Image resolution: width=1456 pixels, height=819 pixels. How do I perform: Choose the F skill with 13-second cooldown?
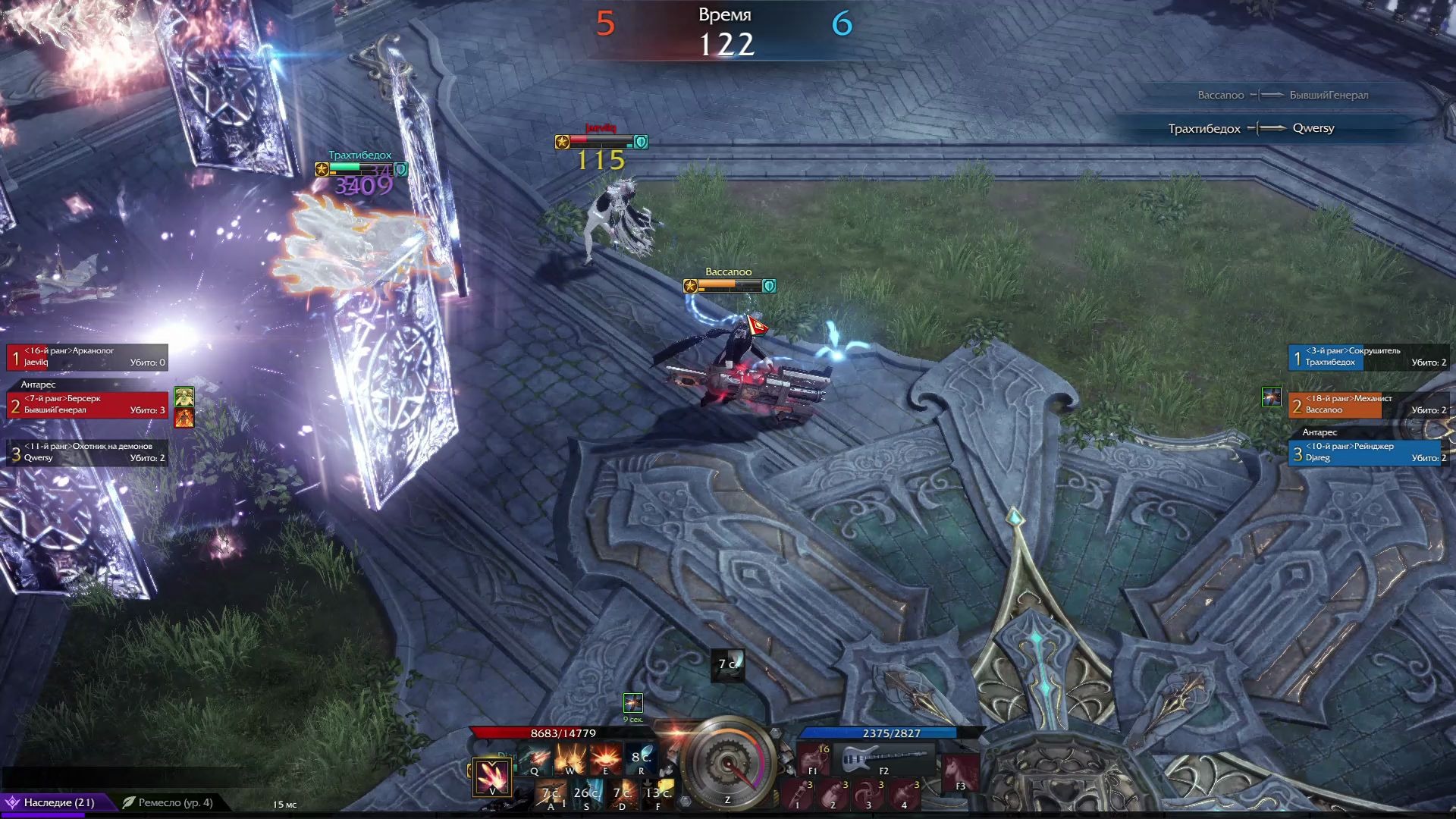[657, 795]
